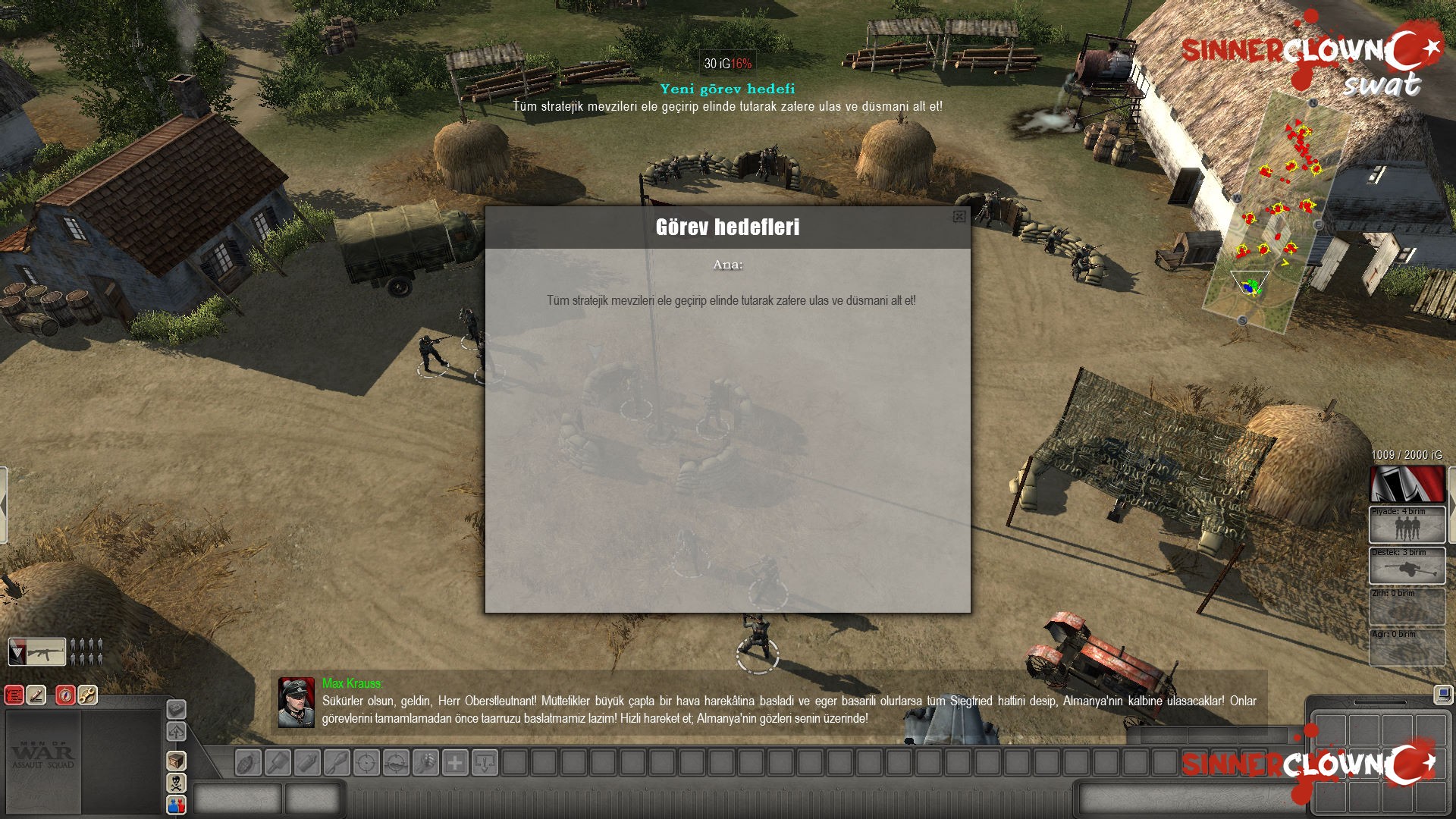This screenshot has height=819, width=1456.
Task: Select the rifle squad card
Action: [x=37, y=651]
